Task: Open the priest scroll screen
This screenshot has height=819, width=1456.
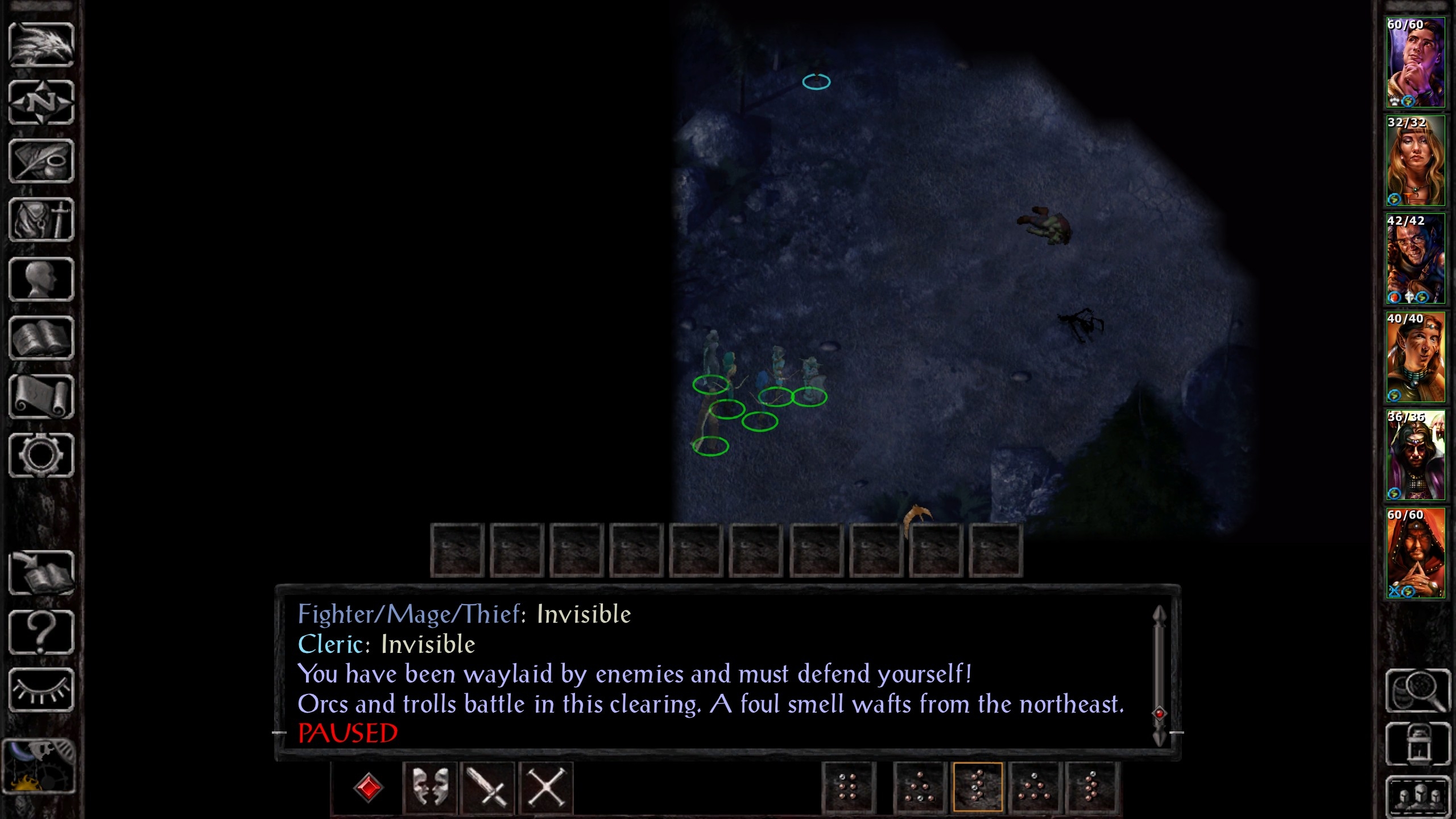Action: pyautogui.click(x=42, y=397)
